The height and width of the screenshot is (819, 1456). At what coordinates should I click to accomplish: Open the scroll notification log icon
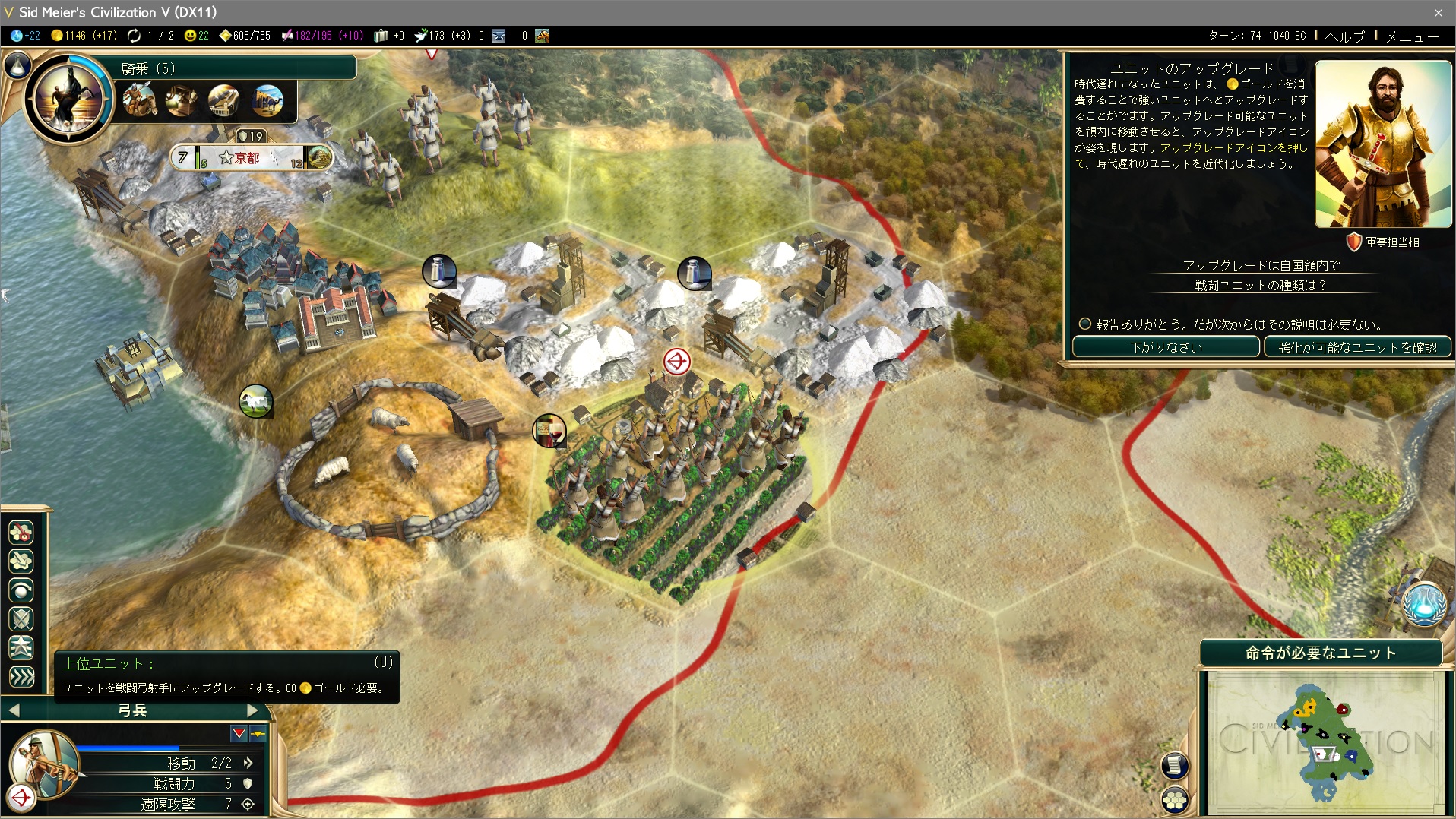tap(1175, 765)
